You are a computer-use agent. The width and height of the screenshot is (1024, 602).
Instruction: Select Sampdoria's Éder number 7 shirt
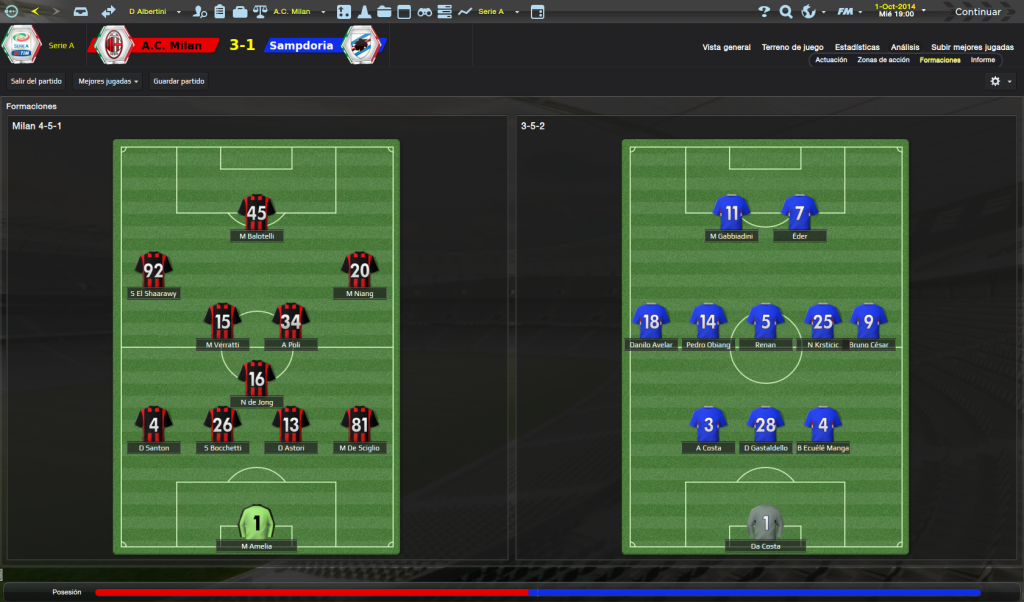pyautogui.click(x=799, y=212)
